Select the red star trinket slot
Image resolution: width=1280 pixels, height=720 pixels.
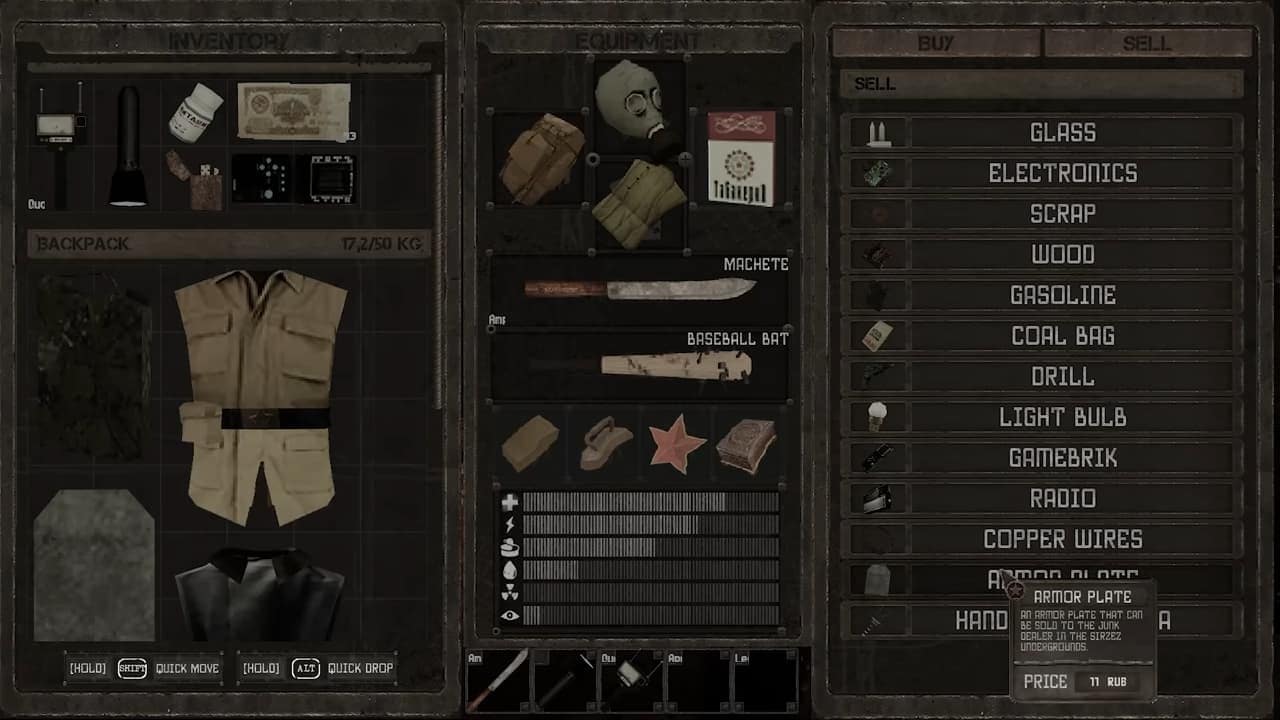pos(677,442)
